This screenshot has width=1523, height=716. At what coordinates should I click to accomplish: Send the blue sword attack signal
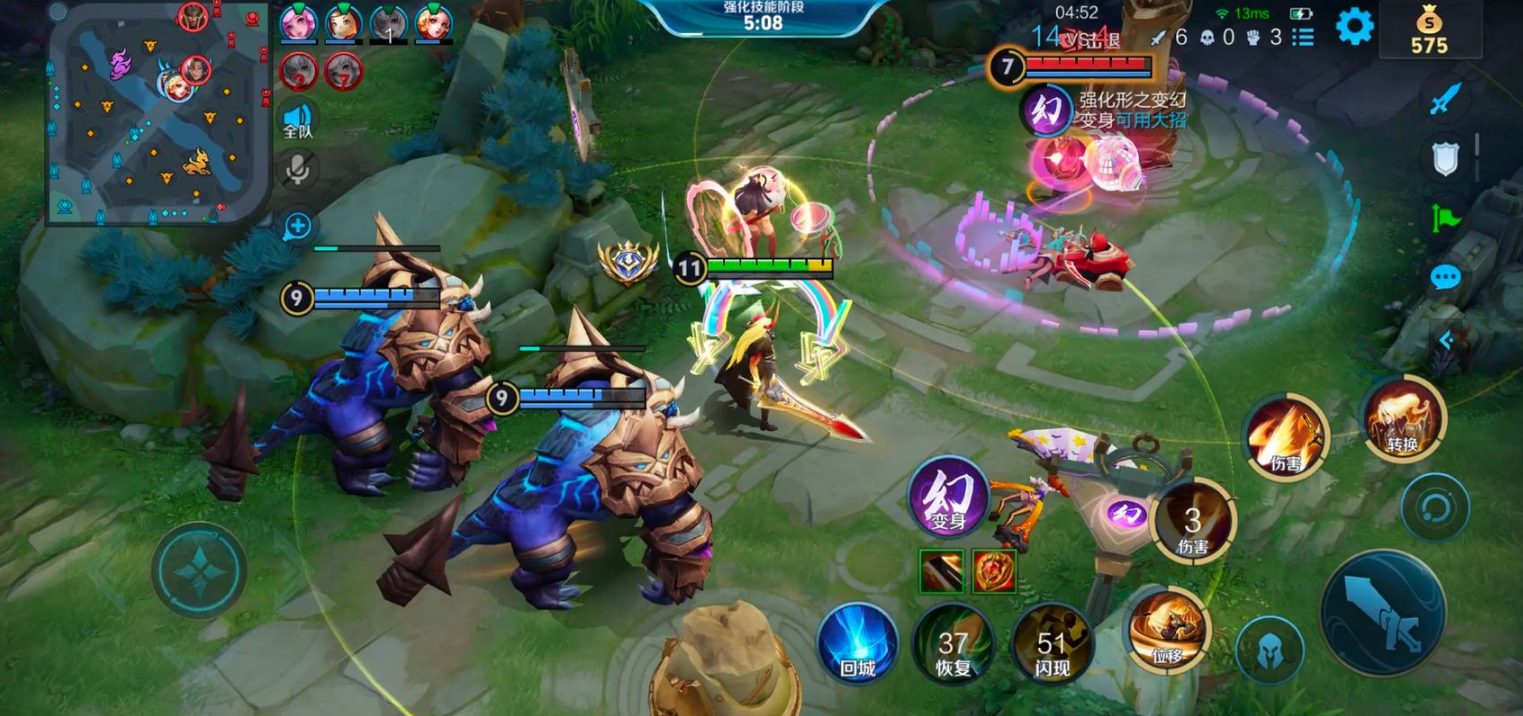pos(1445,98)
